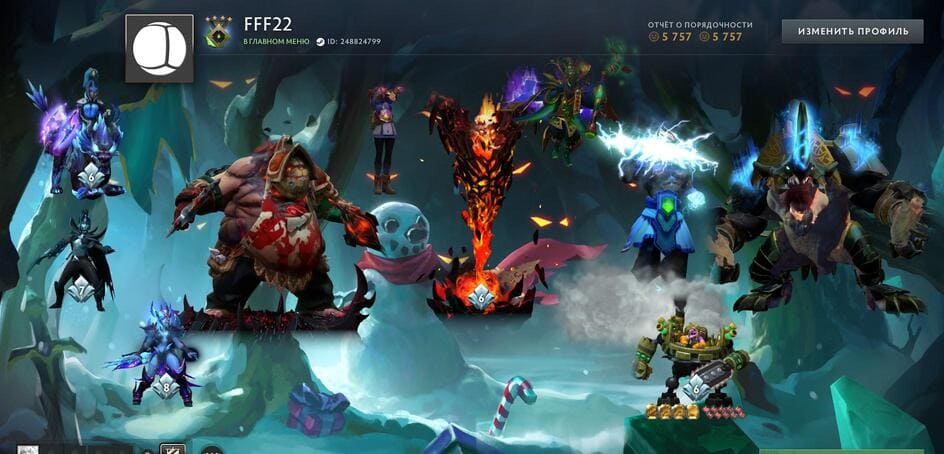The width and height of the screenshot is (944, 454).
Task: Click the Steam ID 248824799 text
Action: [348, 42]
